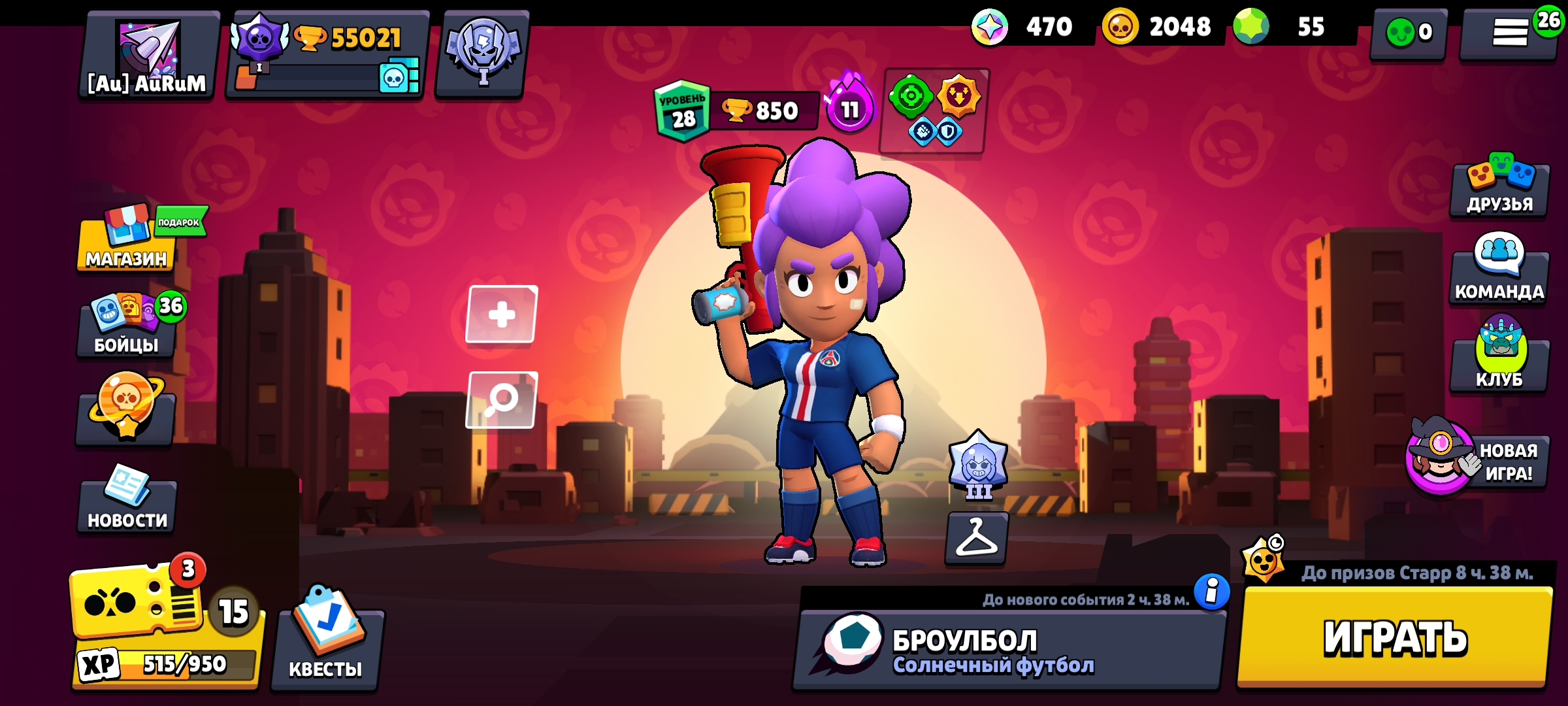Start a match with ИГРАТЬ
This screenshot has height=706, width=1568.
click(x=1395, y=637)
